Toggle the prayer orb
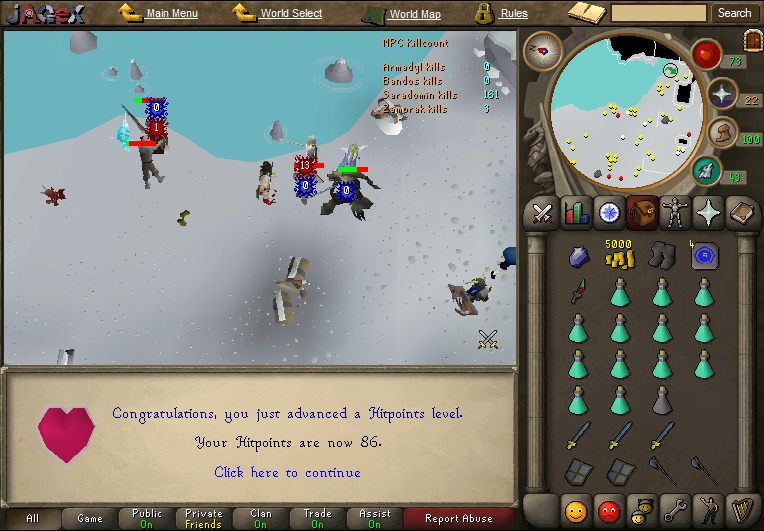The image size is (764, 531). [722, 94]
